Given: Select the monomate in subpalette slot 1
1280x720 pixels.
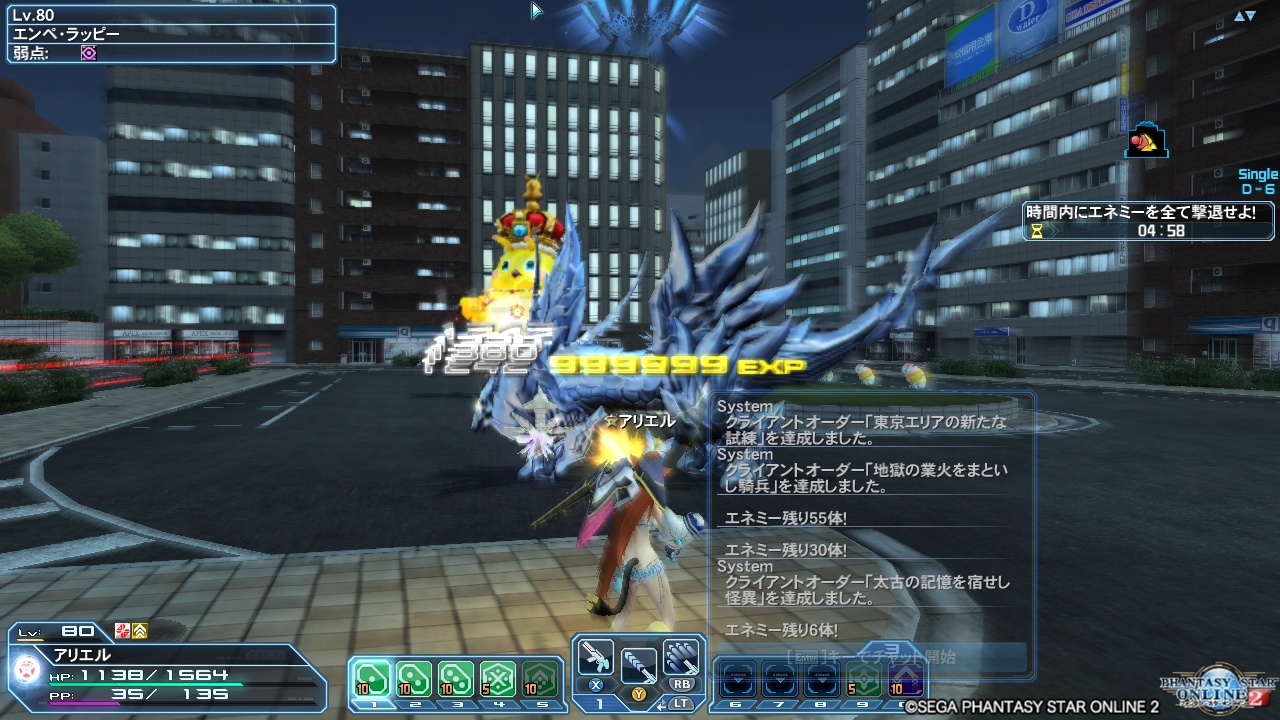Looking at the screenshot, I should (x=373, y=676).
